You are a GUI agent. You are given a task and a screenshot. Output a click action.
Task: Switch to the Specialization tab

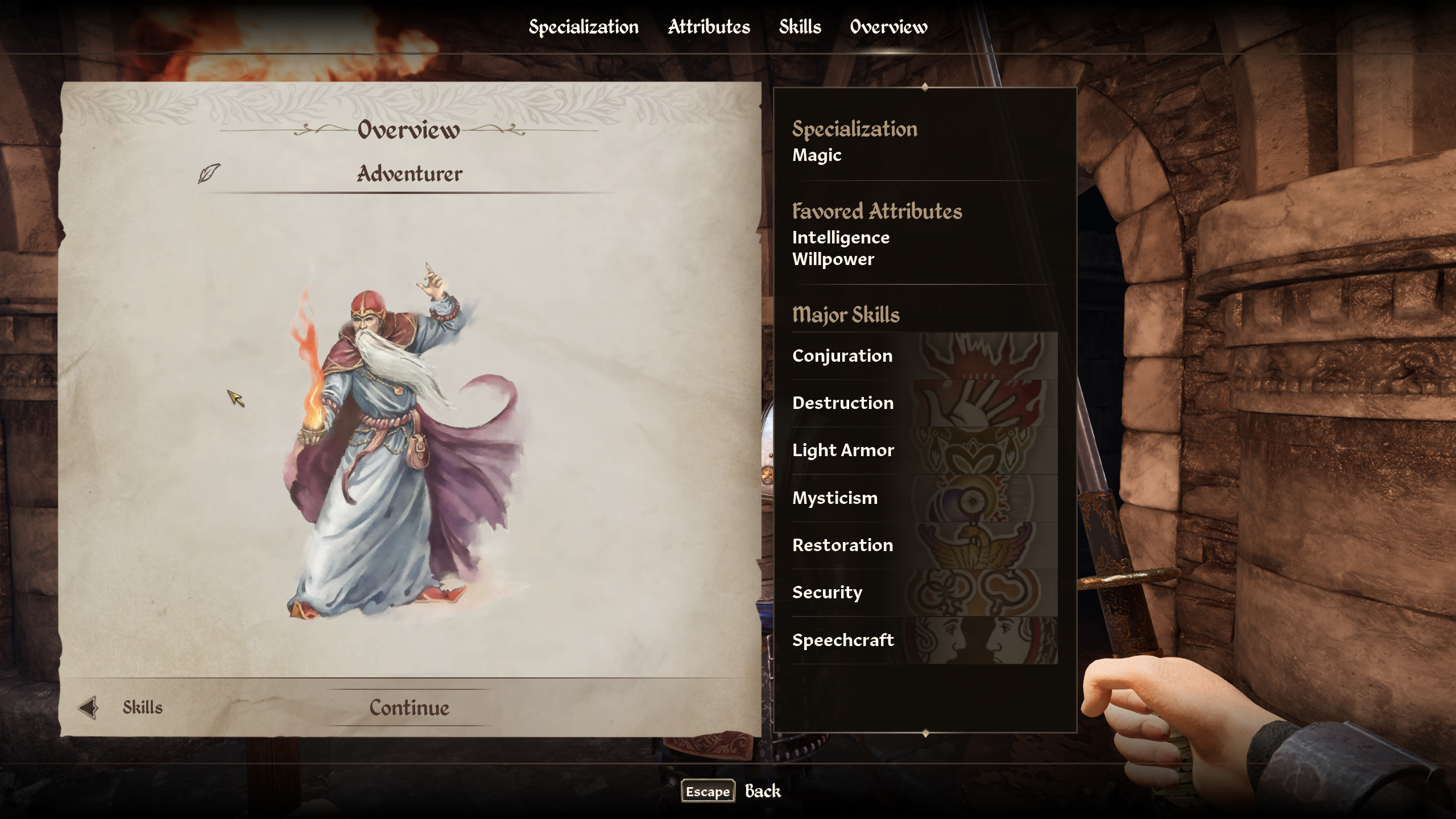(x=584, y=27)
